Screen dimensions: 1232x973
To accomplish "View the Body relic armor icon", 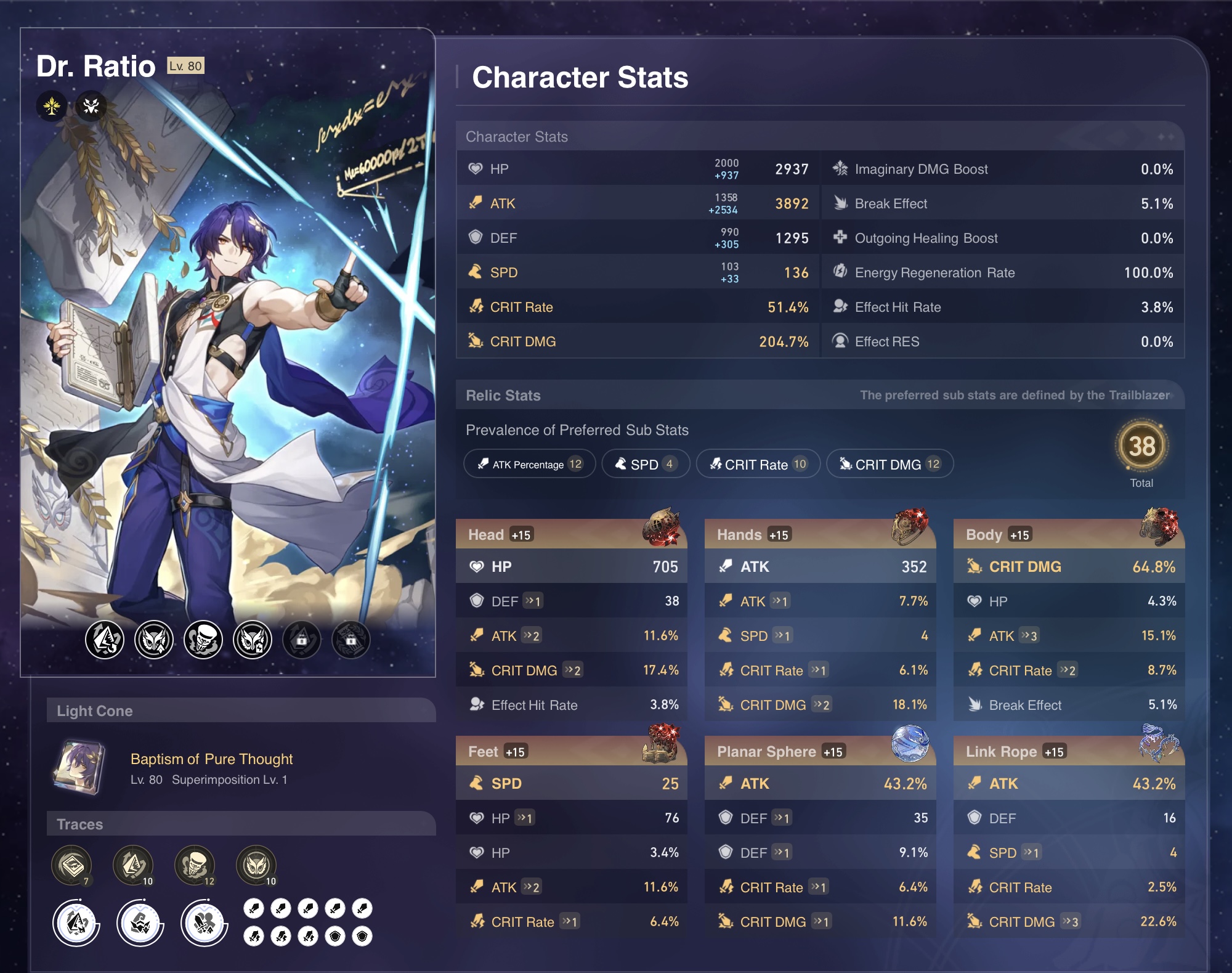I will click(1159, 527).
